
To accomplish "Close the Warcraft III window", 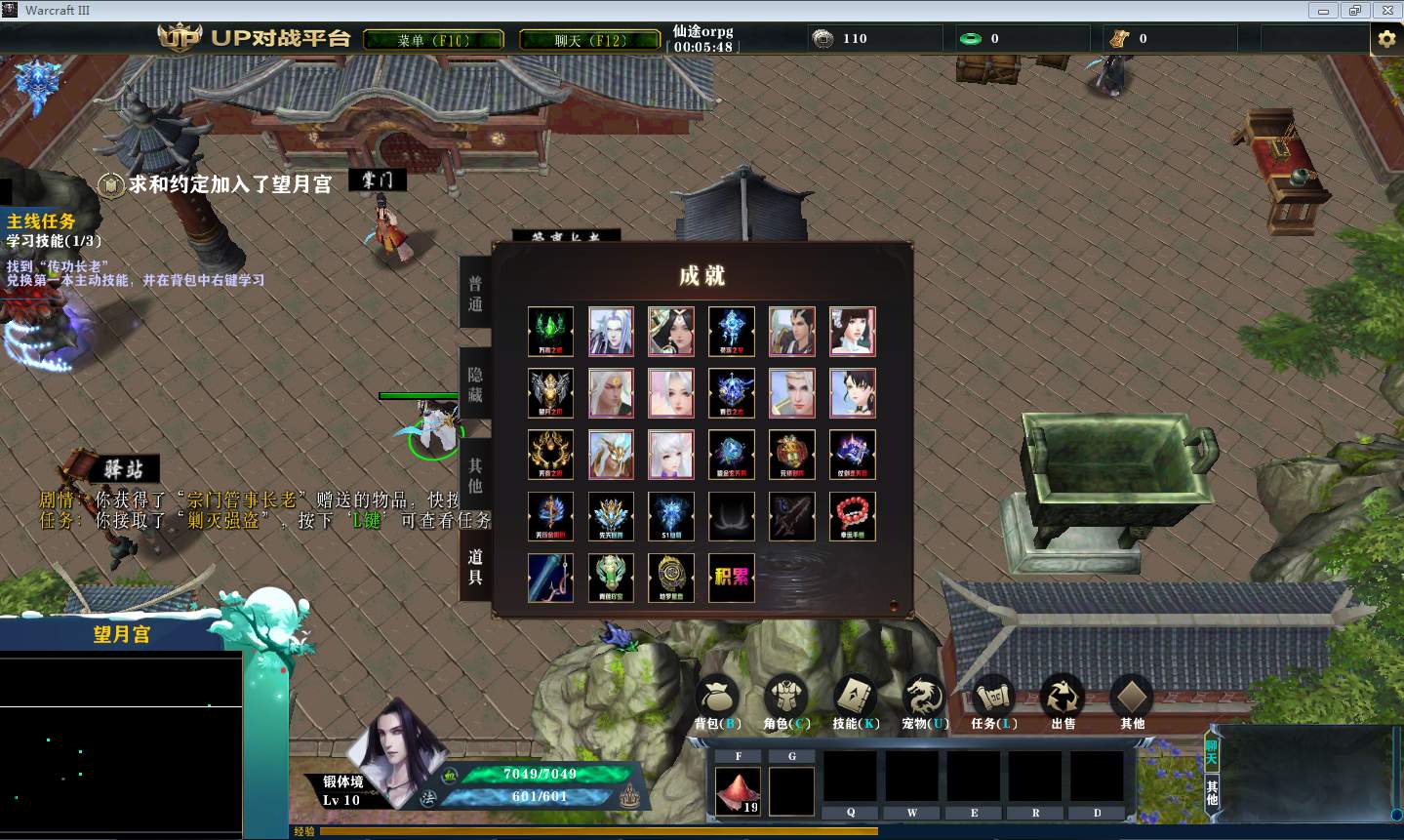I will [x=1387, y=11].
